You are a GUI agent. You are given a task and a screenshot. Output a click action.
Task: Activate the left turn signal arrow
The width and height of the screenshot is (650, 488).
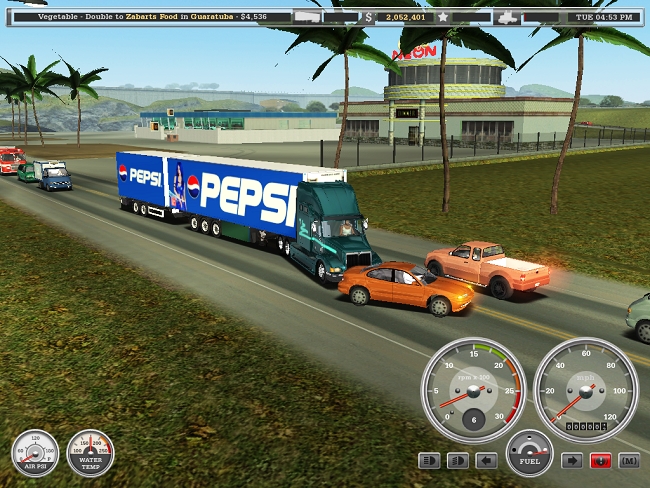tap(486, 461)
